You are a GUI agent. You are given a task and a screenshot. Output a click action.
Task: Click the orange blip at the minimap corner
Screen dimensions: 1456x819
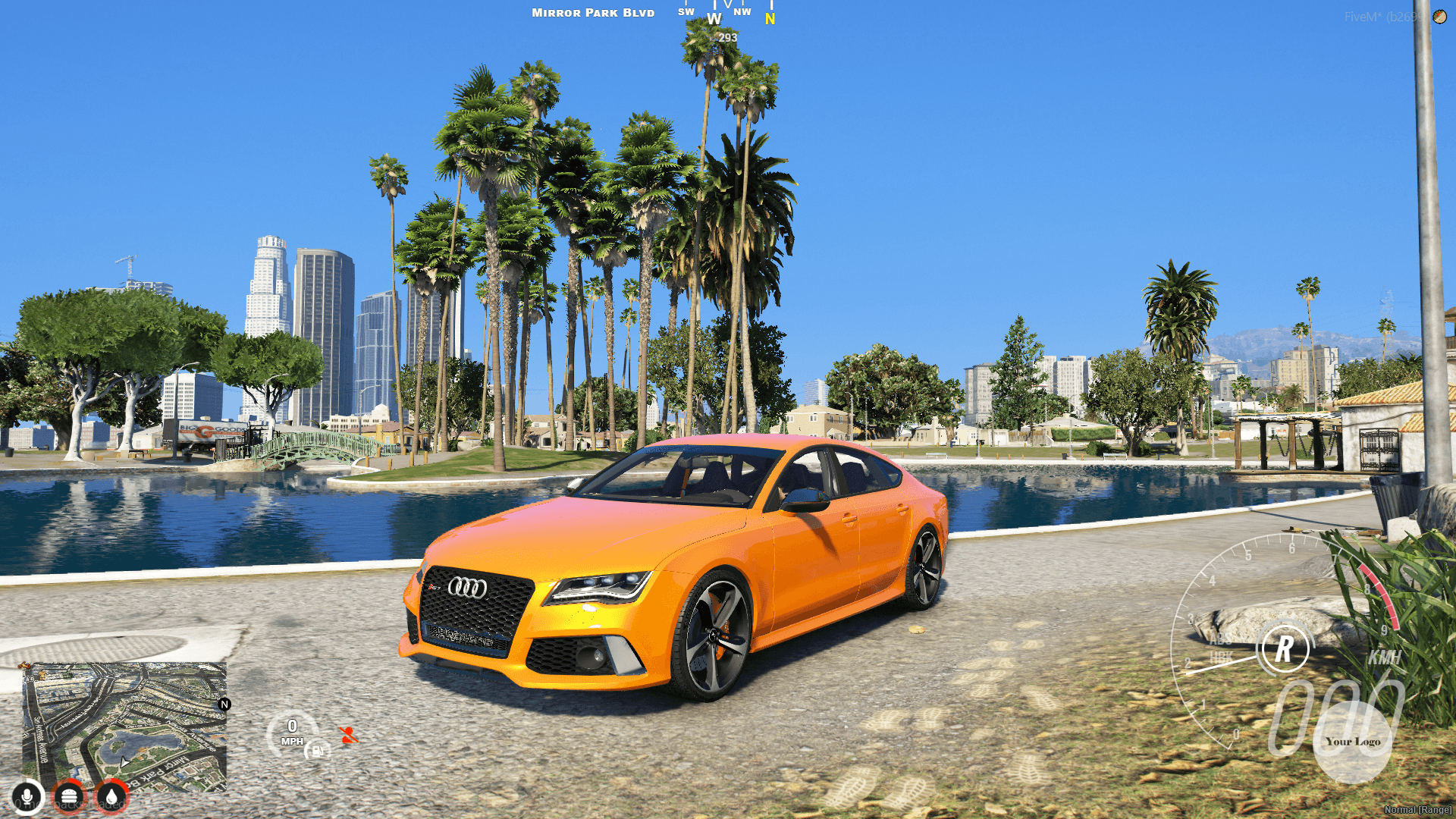point(24,666)
